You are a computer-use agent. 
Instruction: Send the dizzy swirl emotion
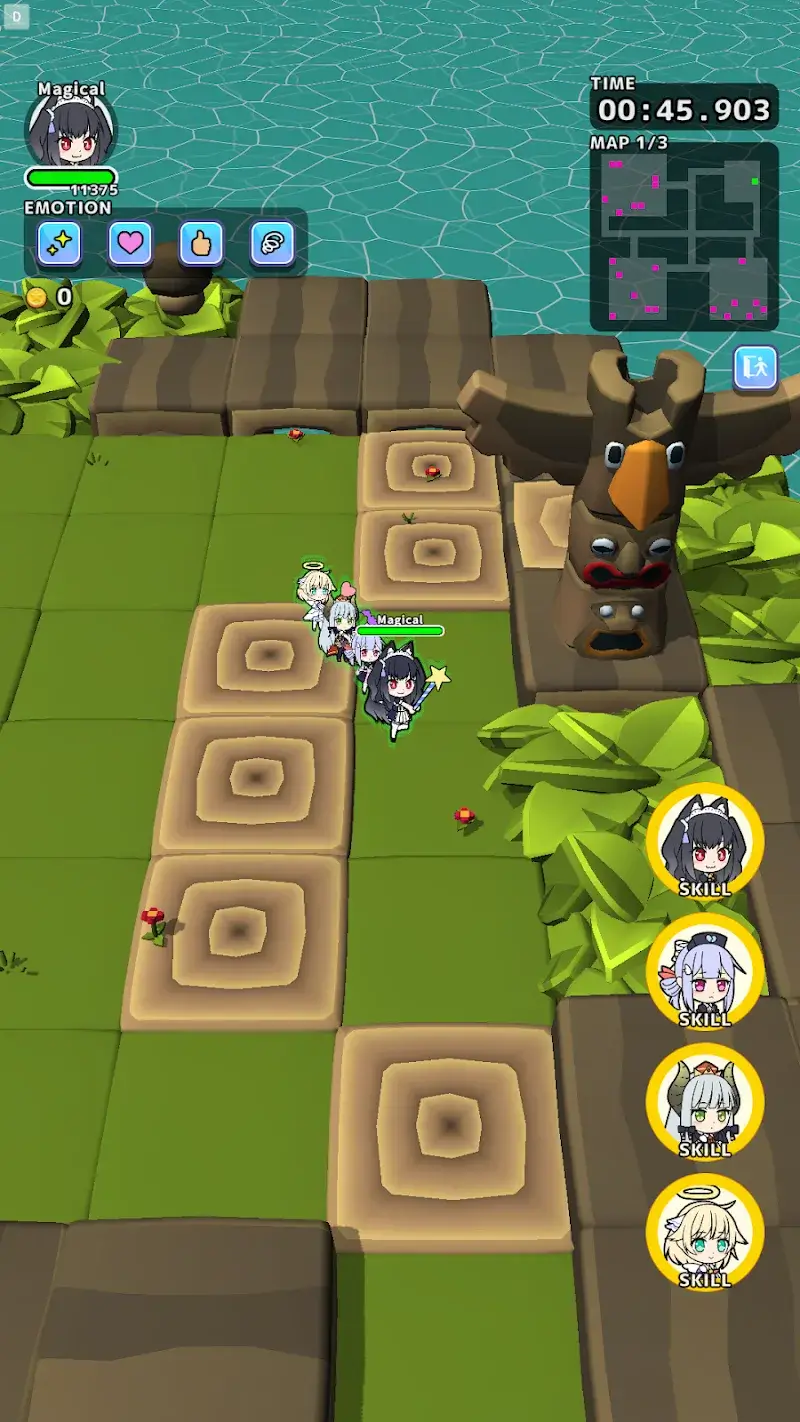click(x=272, y=243)
